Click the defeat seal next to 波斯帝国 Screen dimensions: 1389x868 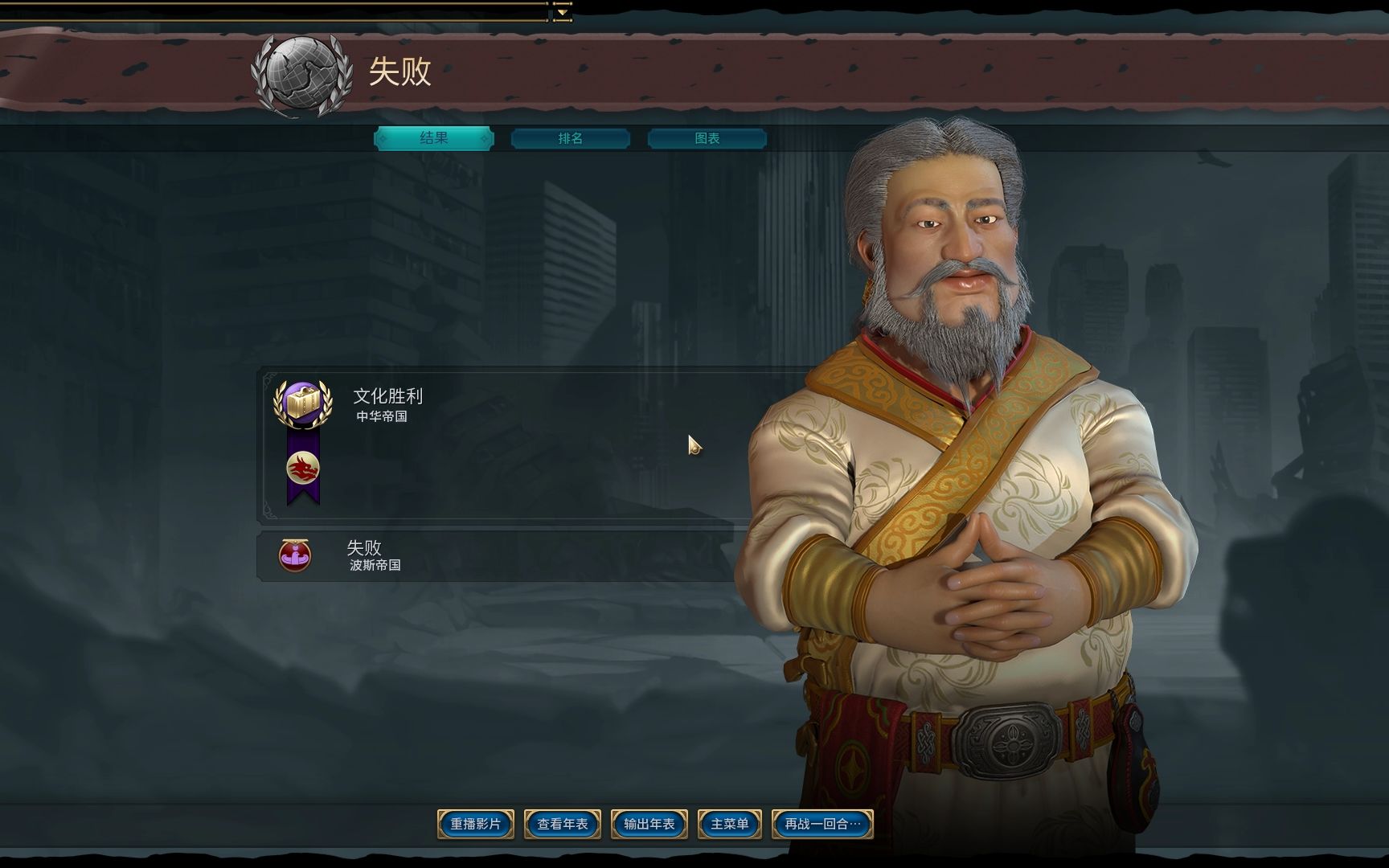click(293, 555)
